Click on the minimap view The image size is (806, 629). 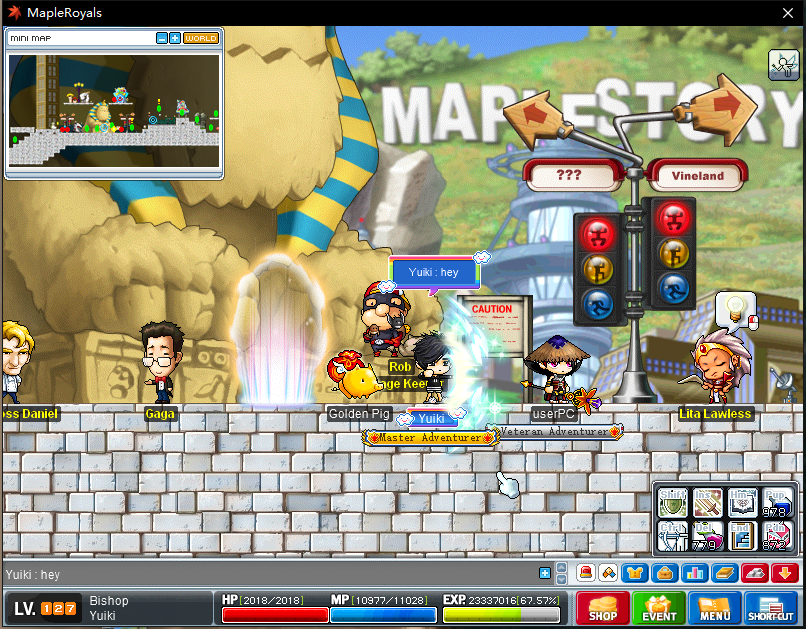pyautogui.click(x=113, y=110)
